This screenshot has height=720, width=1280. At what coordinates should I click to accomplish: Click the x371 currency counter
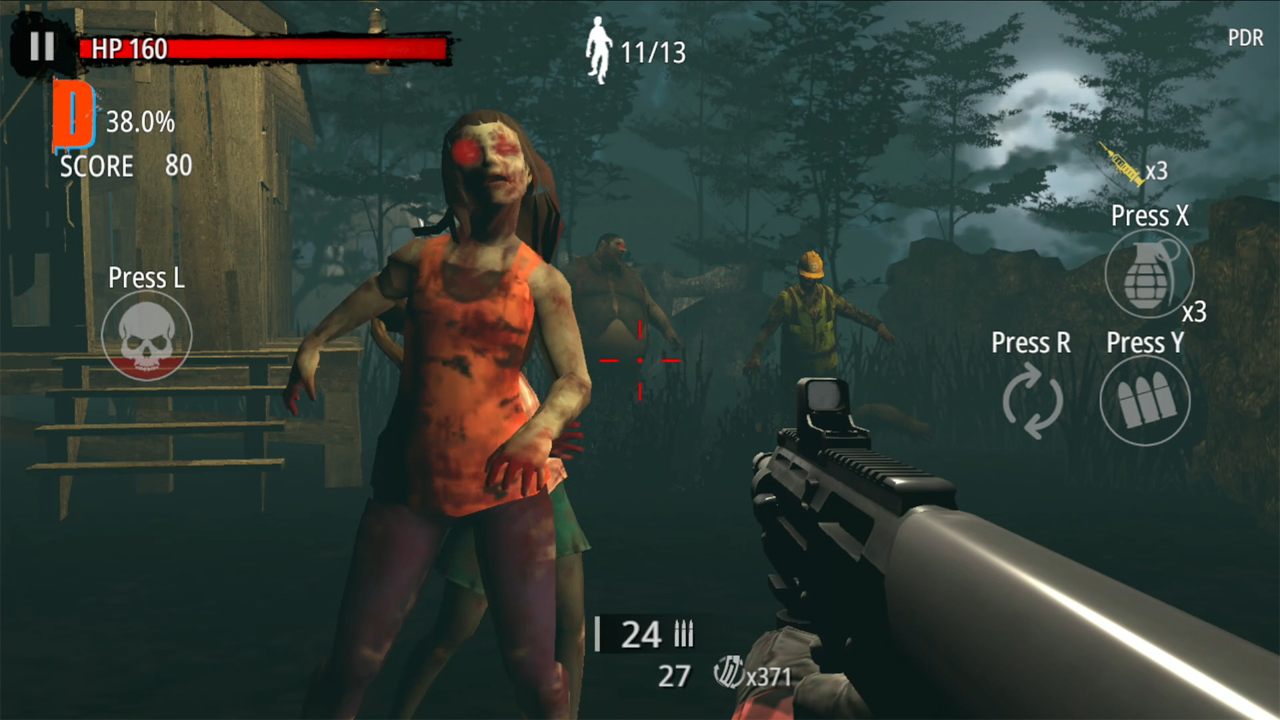[x=768, y=677]
